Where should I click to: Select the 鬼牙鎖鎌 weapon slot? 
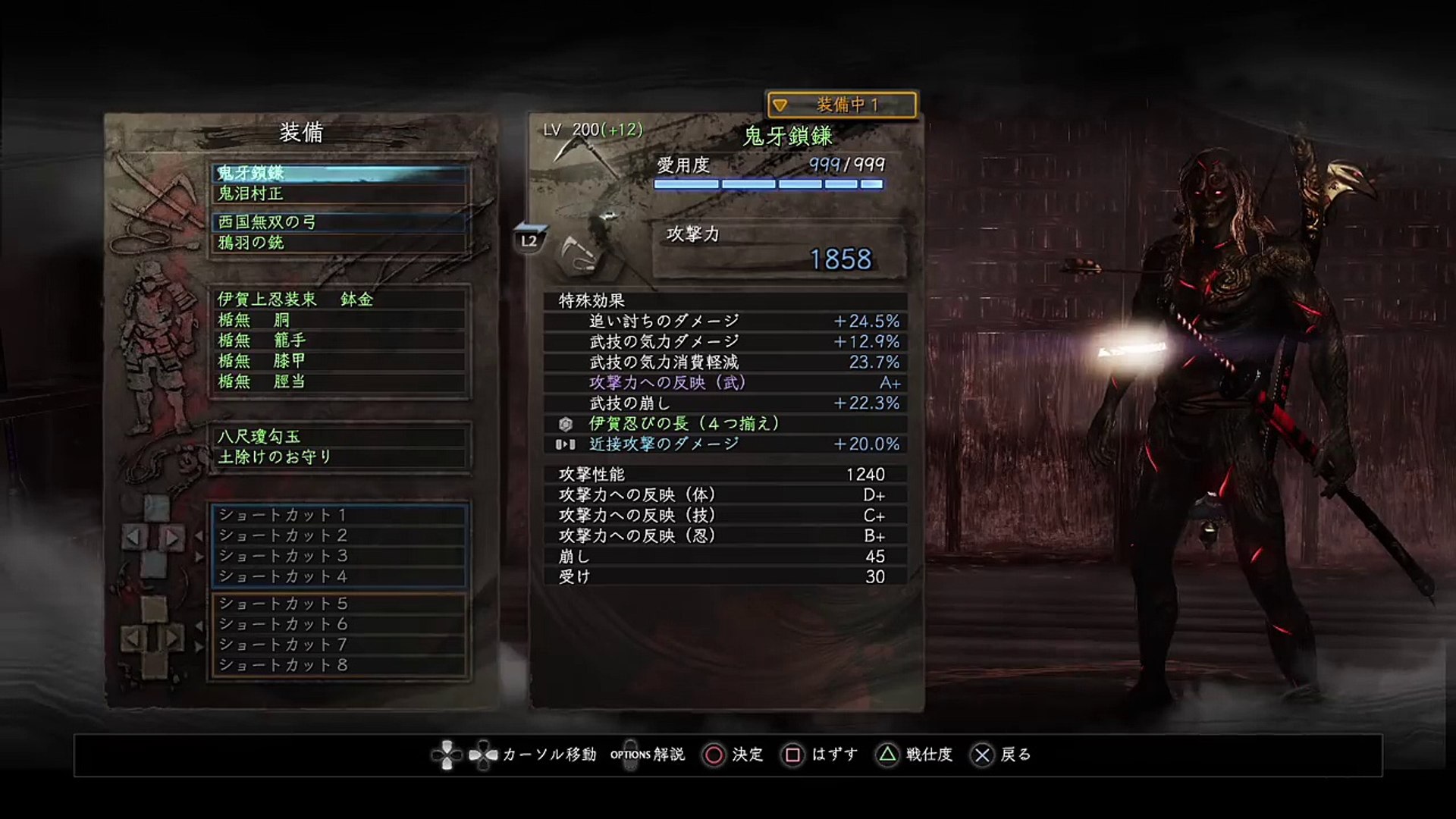339,174
